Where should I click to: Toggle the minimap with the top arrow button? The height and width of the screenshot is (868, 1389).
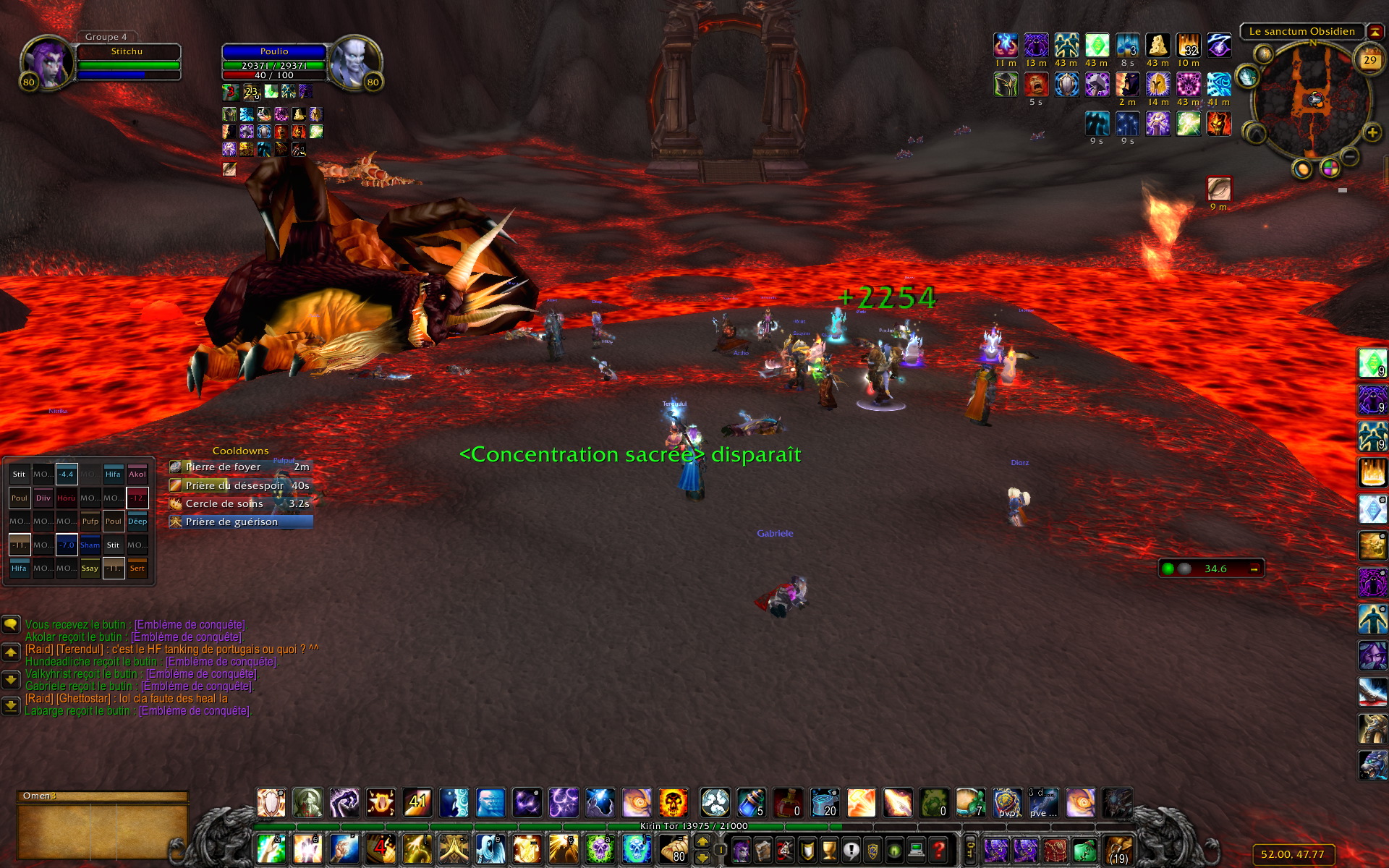click(x=1374, y=32)
